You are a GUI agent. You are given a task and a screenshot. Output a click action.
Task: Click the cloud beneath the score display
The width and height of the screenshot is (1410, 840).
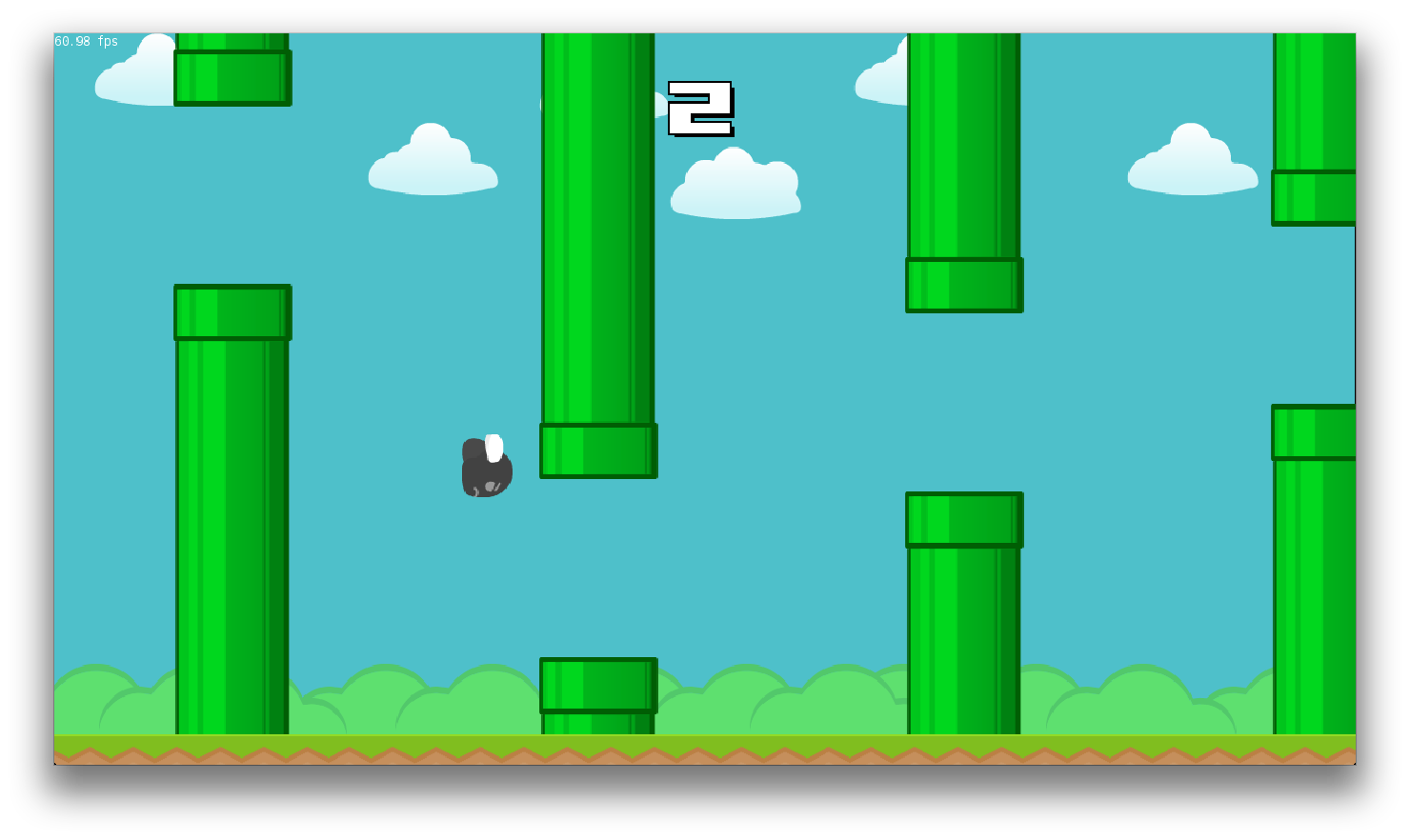tap(735, 186)
